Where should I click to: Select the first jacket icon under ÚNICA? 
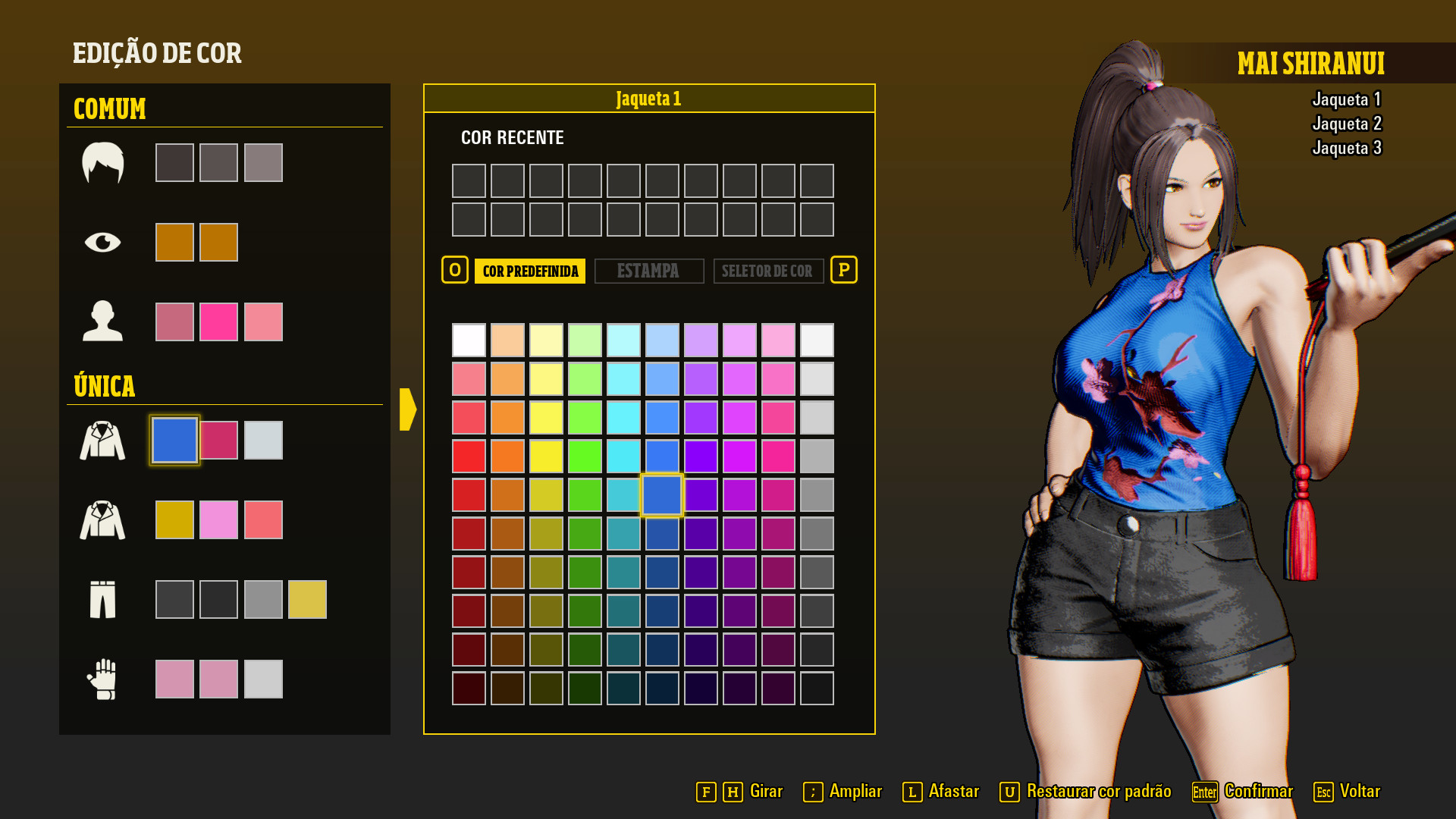point(103,440)
